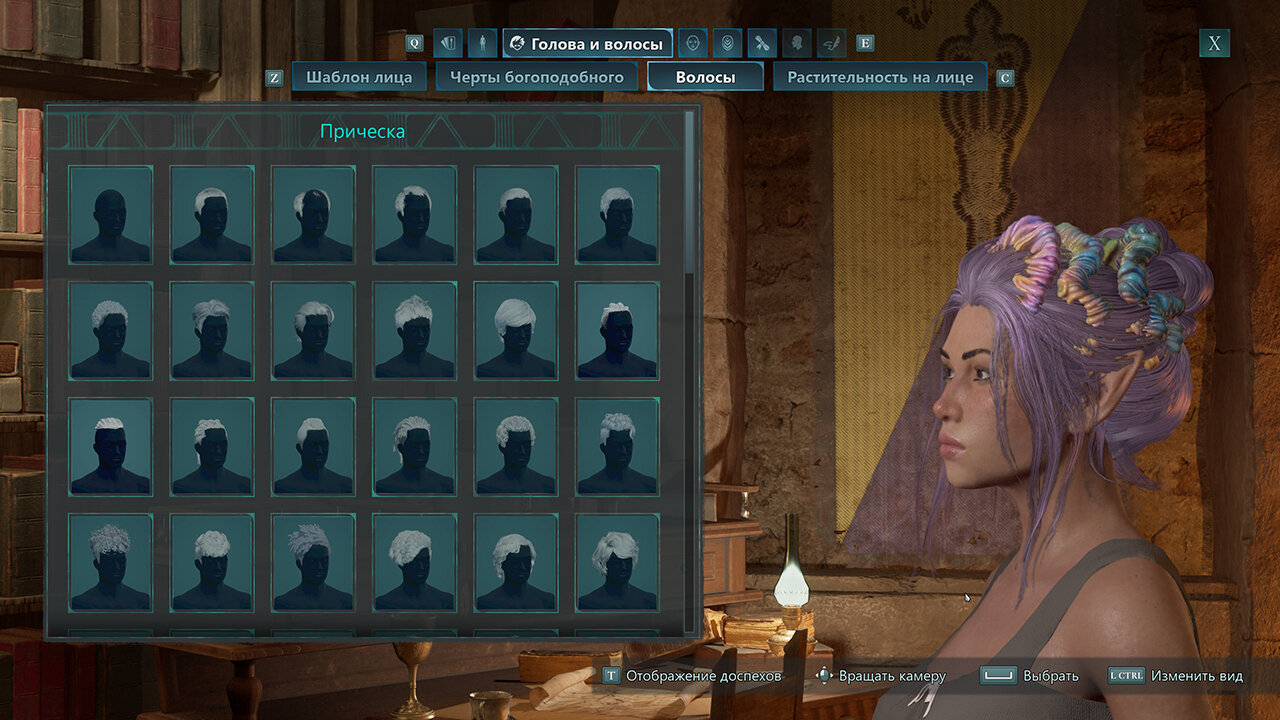Switch to the body figure category
Screen dimensions: 1280x720
tap(482, 43)
